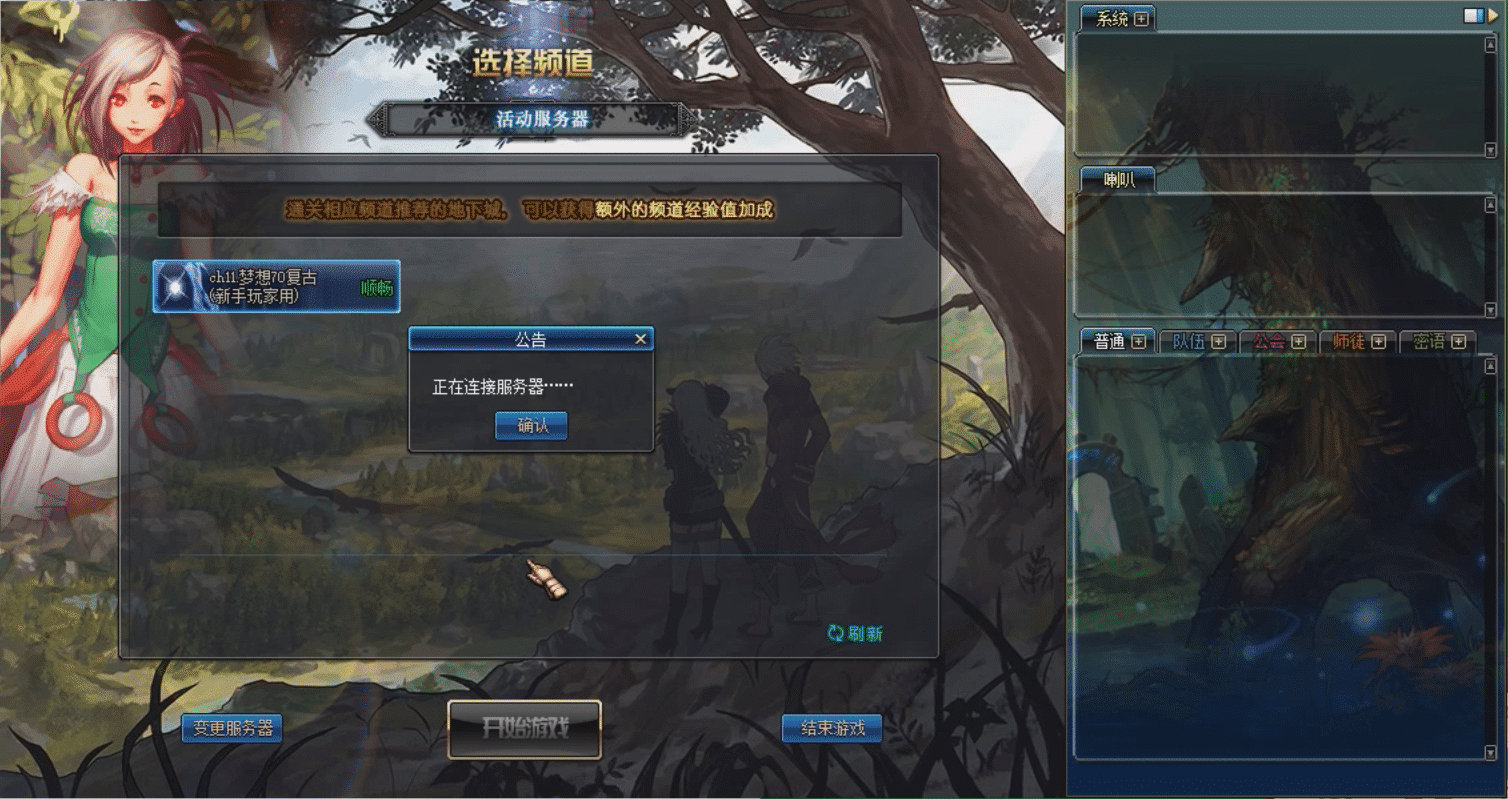1508x799 pixels.
Task: Click the plus icon beside the 密语 tab
Action: (1459, 342)
